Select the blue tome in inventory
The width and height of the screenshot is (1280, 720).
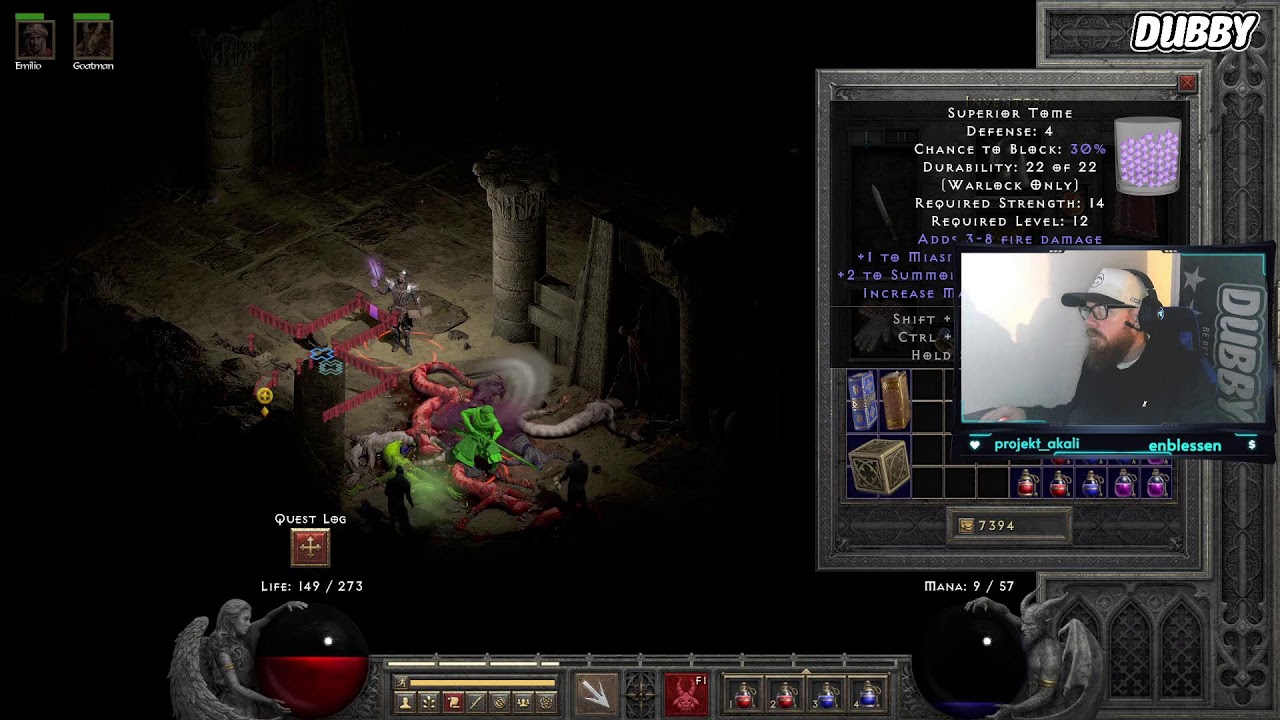862,401
